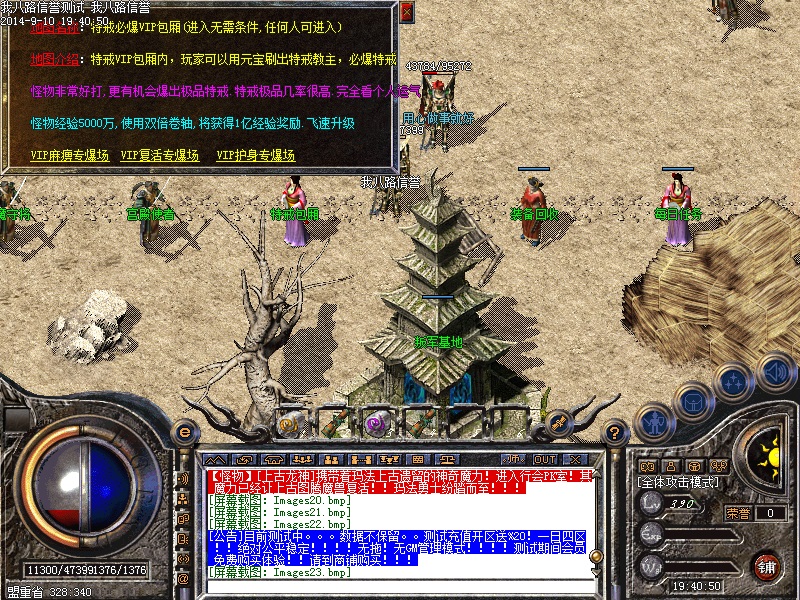The height and width of the screenshot is (600, 800).
Task: Click the '@' chat channel button
Action: pos(183,578)
